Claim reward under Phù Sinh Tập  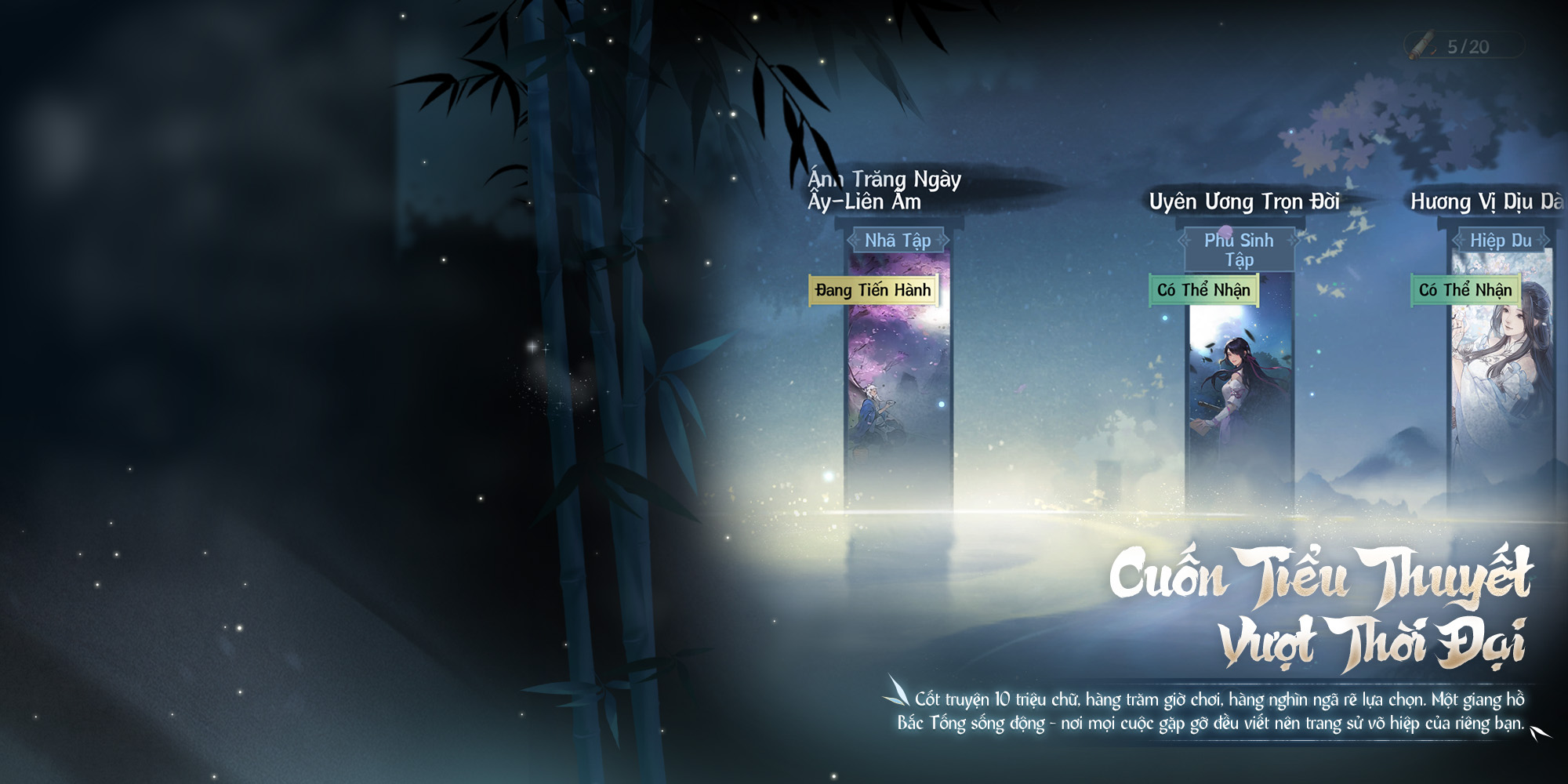click(x=1203, y=290)
